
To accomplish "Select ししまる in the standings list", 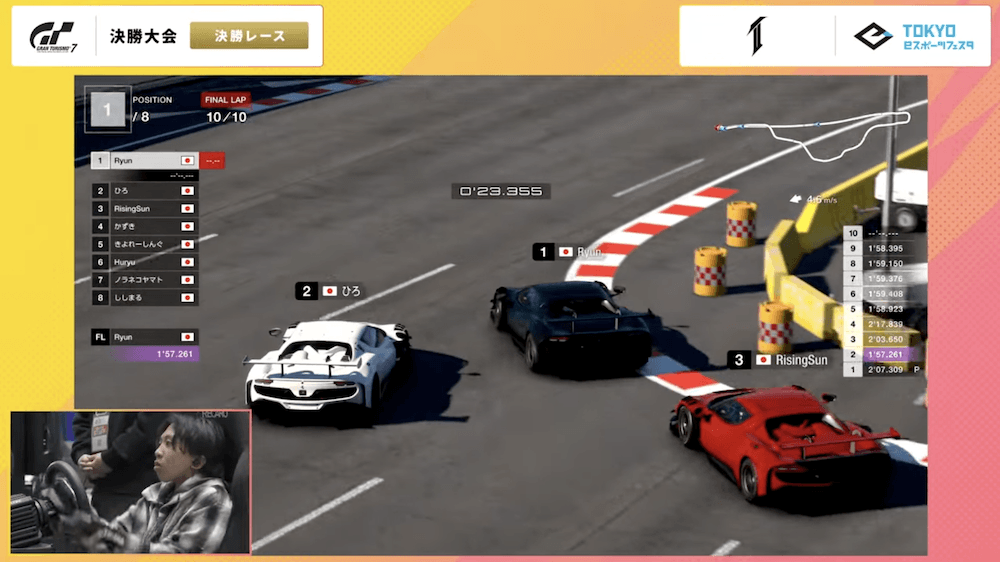I will click(145, 297).
